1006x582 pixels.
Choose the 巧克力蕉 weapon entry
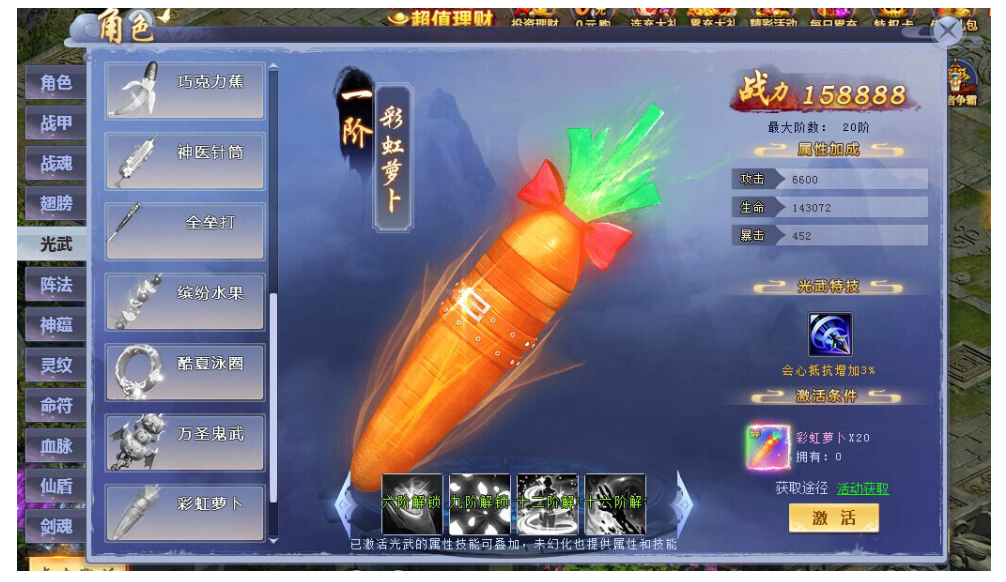(185, 90)
